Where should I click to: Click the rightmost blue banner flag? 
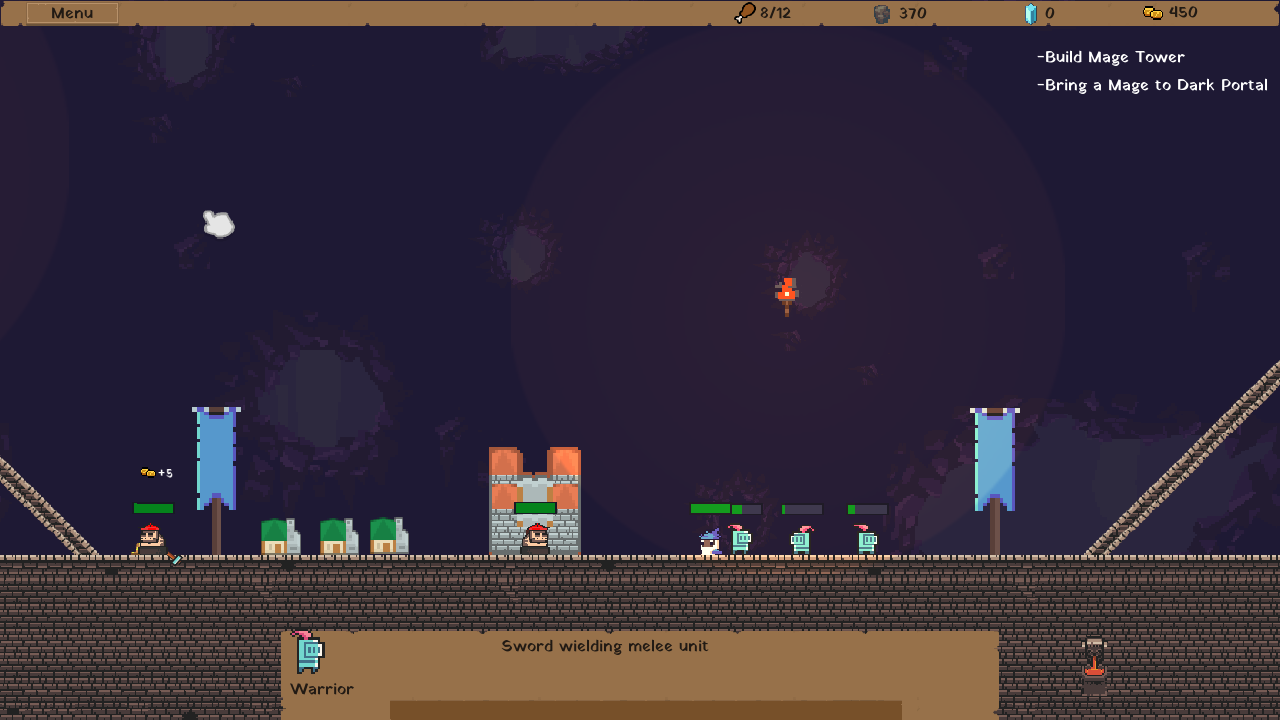tap(993, 460)
